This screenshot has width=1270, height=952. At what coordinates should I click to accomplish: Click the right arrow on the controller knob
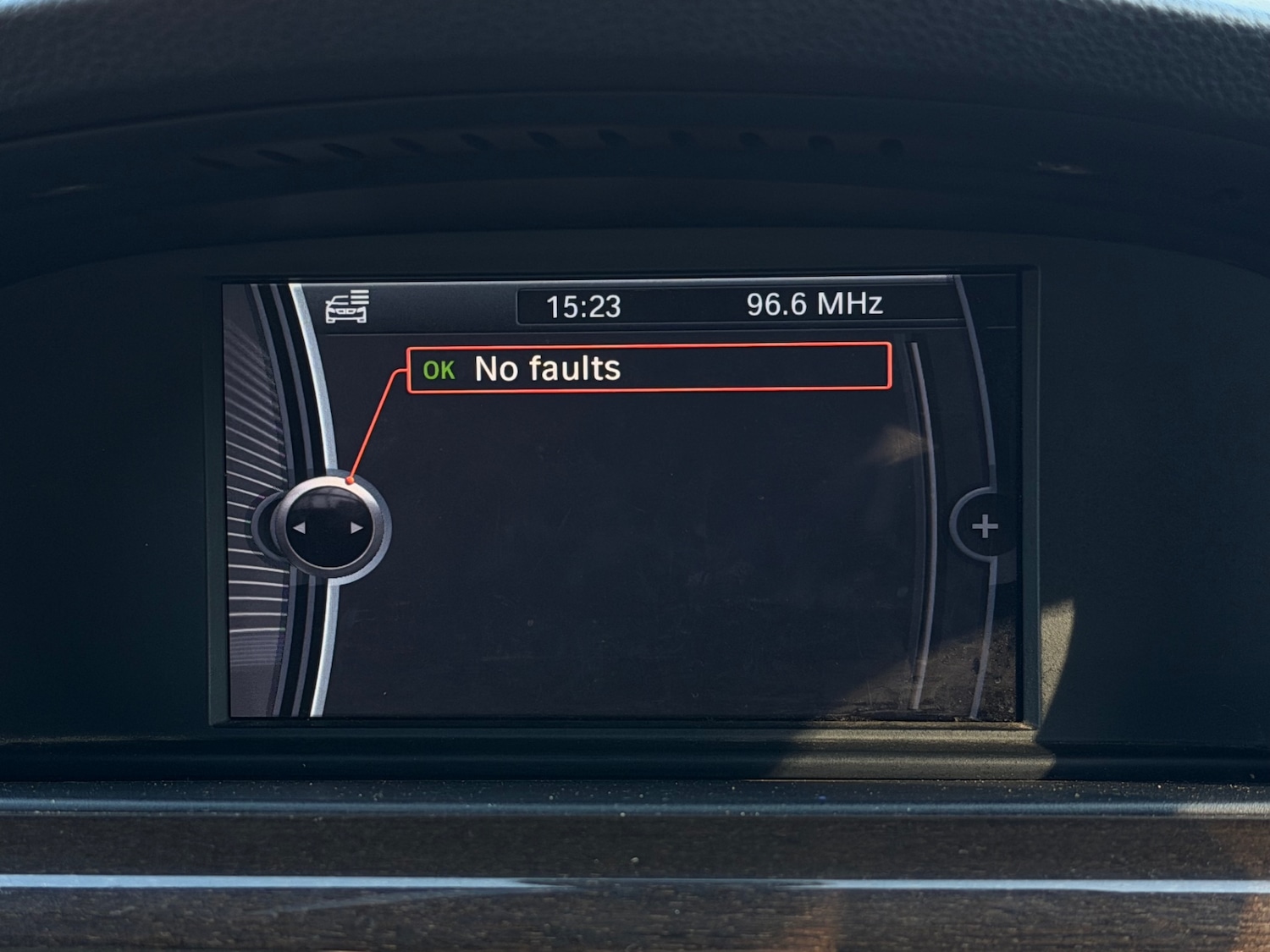(x=356, y=528)
